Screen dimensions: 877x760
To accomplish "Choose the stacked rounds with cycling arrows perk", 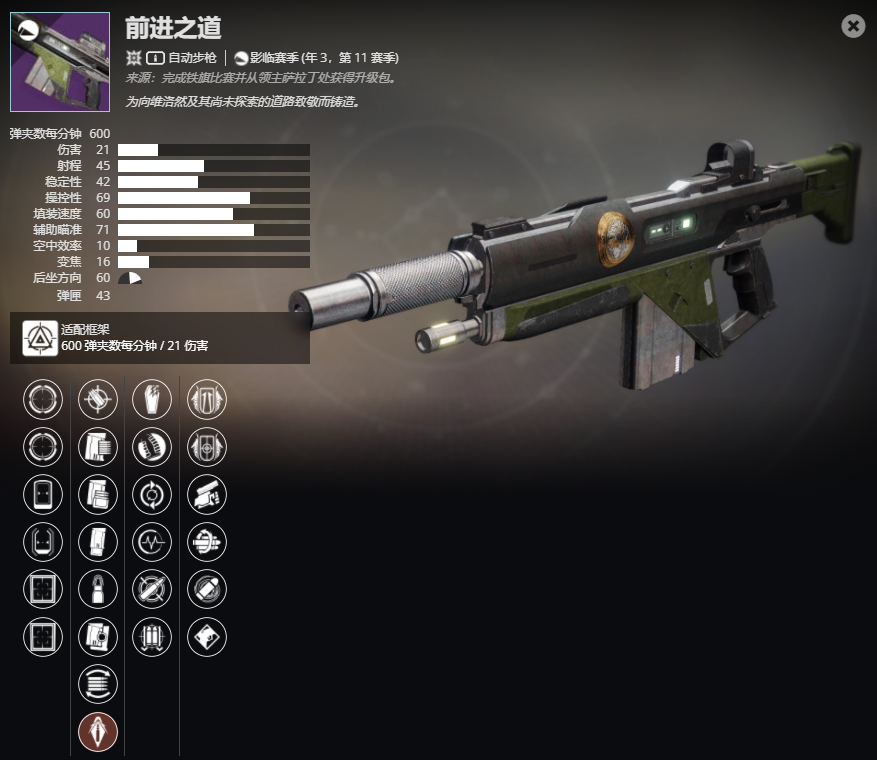I will [x=98, y=684].
